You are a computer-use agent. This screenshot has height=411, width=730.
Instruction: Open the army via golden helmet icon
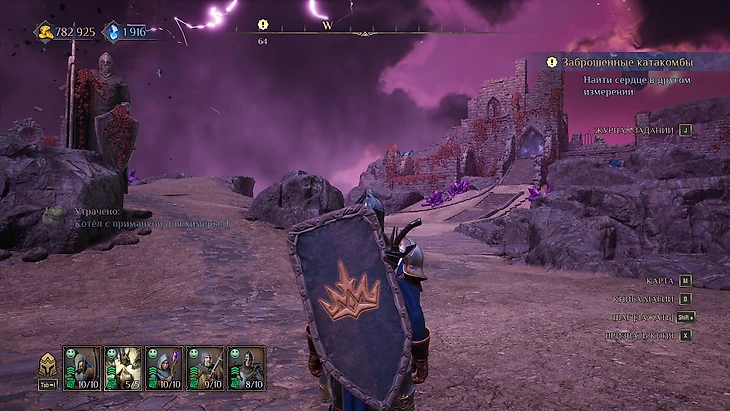48,365
